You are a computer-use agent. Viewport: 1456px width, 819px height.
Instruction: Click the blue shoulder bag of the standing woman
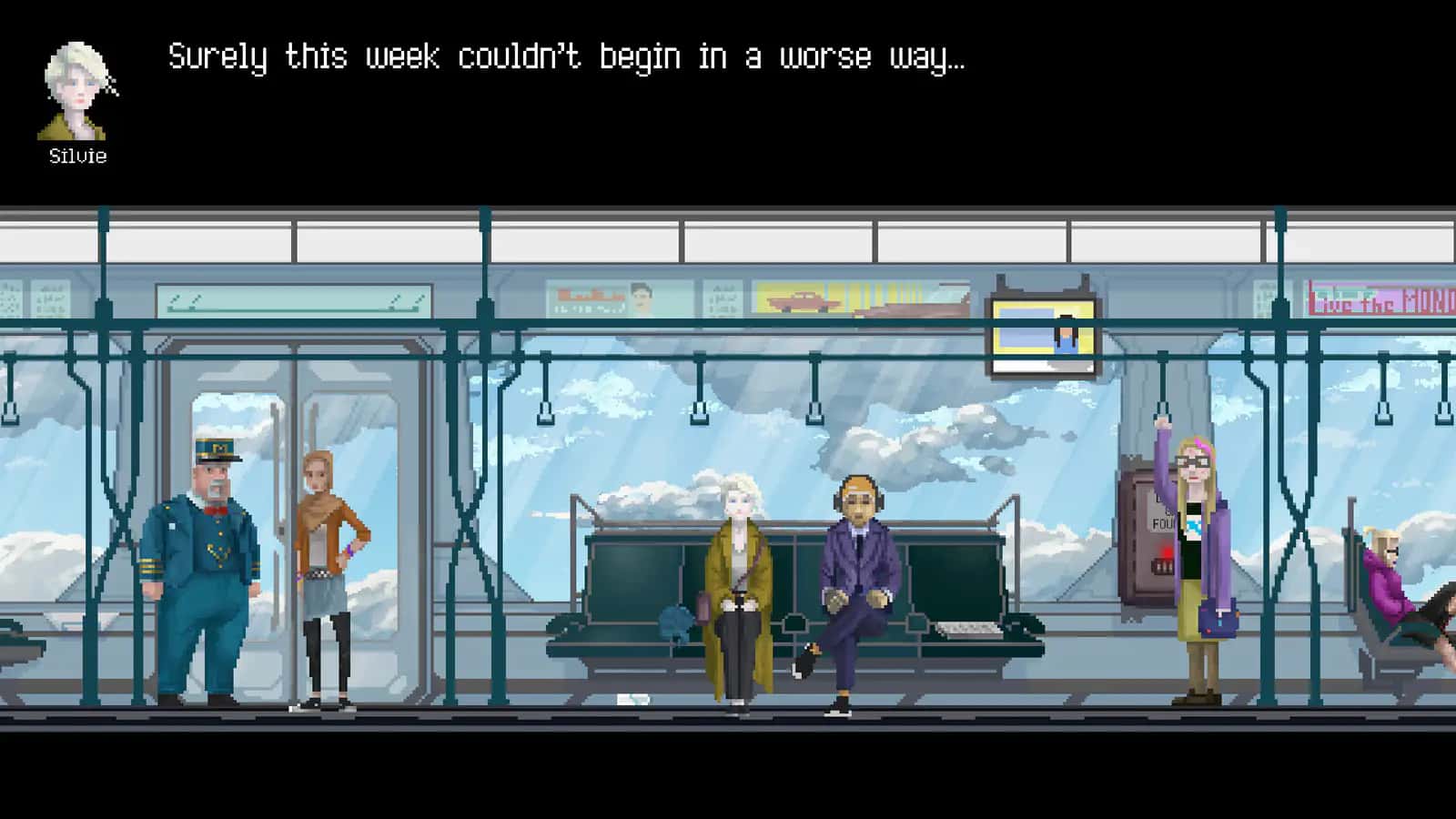click(1219, 619)
